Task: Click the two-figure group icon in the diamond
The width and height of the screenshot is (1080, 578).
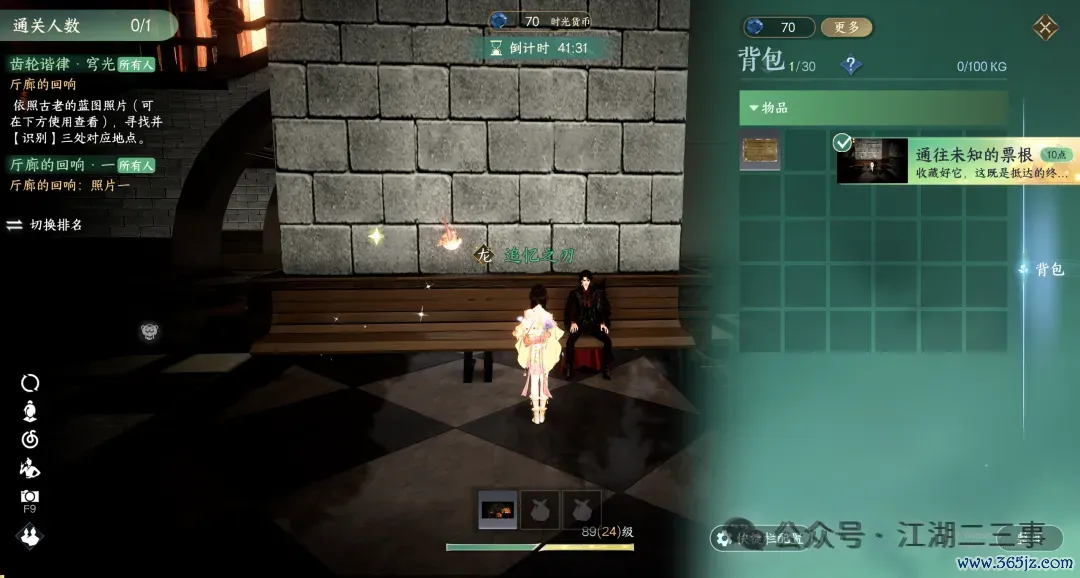Action: pos(30,537)
